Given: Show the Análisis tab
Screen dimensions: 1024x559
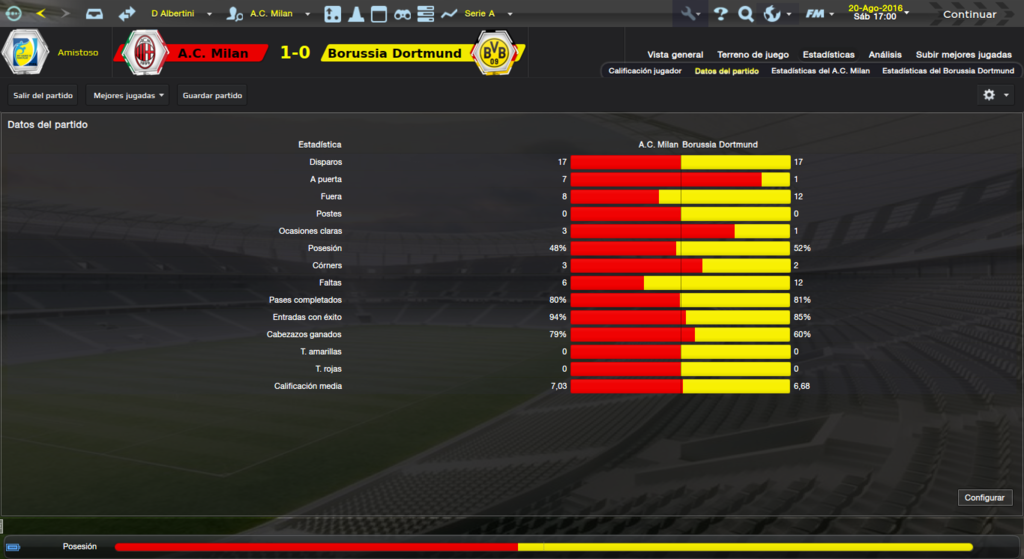Looking at the screenshot, I should point(885,55).
